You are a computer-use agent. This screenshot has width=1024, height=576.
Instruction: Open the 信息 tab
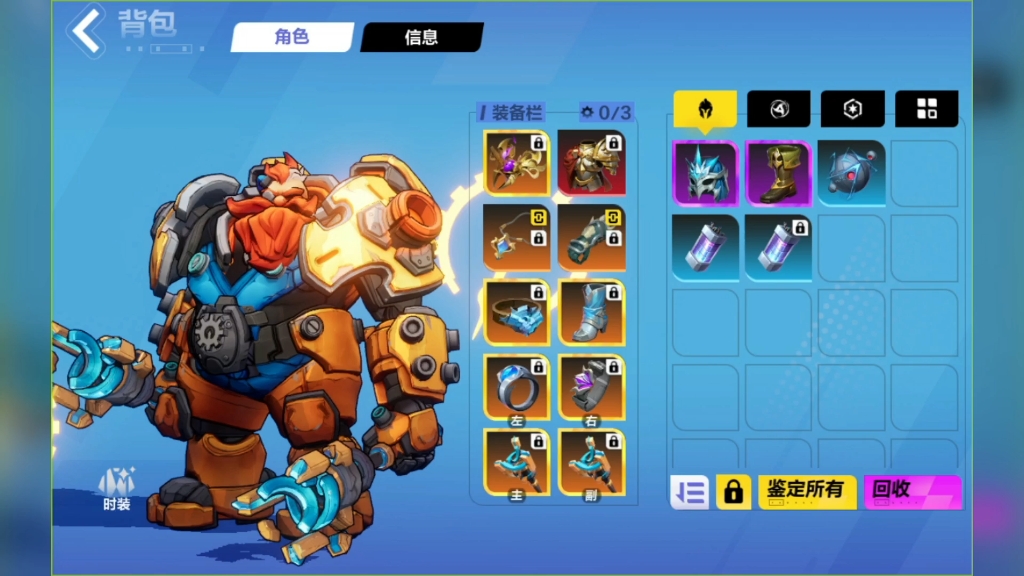click(x=421, y=38)
